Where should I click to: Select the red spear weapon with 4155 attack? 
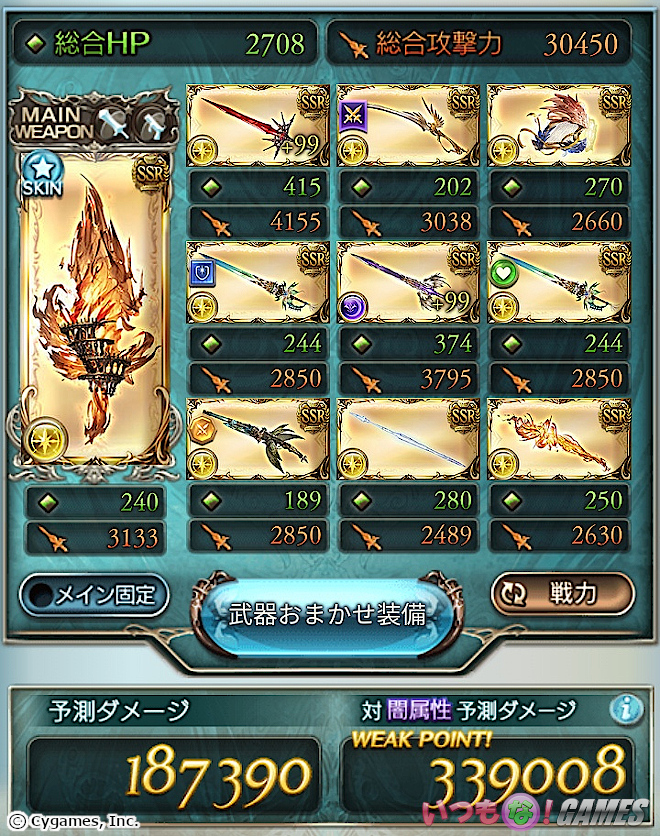pyautogui.click(x=257, y=126)
